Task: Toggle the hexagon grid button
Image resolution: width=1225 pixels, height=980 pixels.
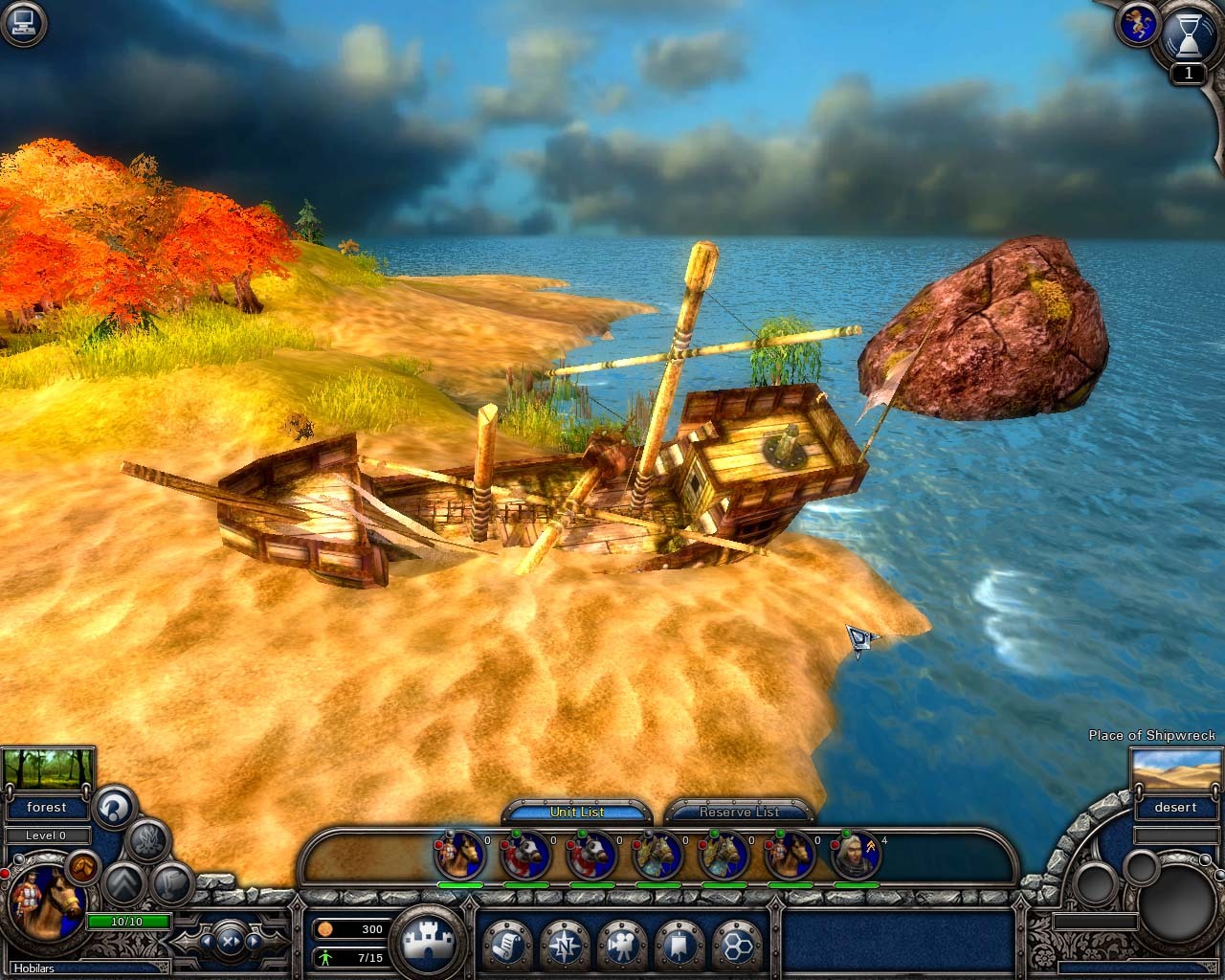Action: (736, 944)
